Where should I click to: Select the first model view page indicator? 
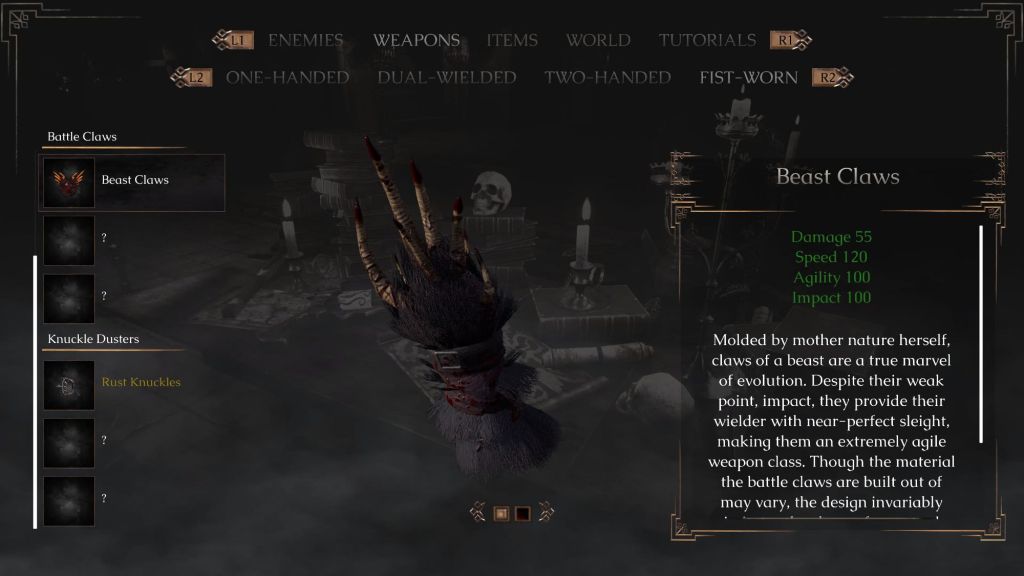coord(502,514)
